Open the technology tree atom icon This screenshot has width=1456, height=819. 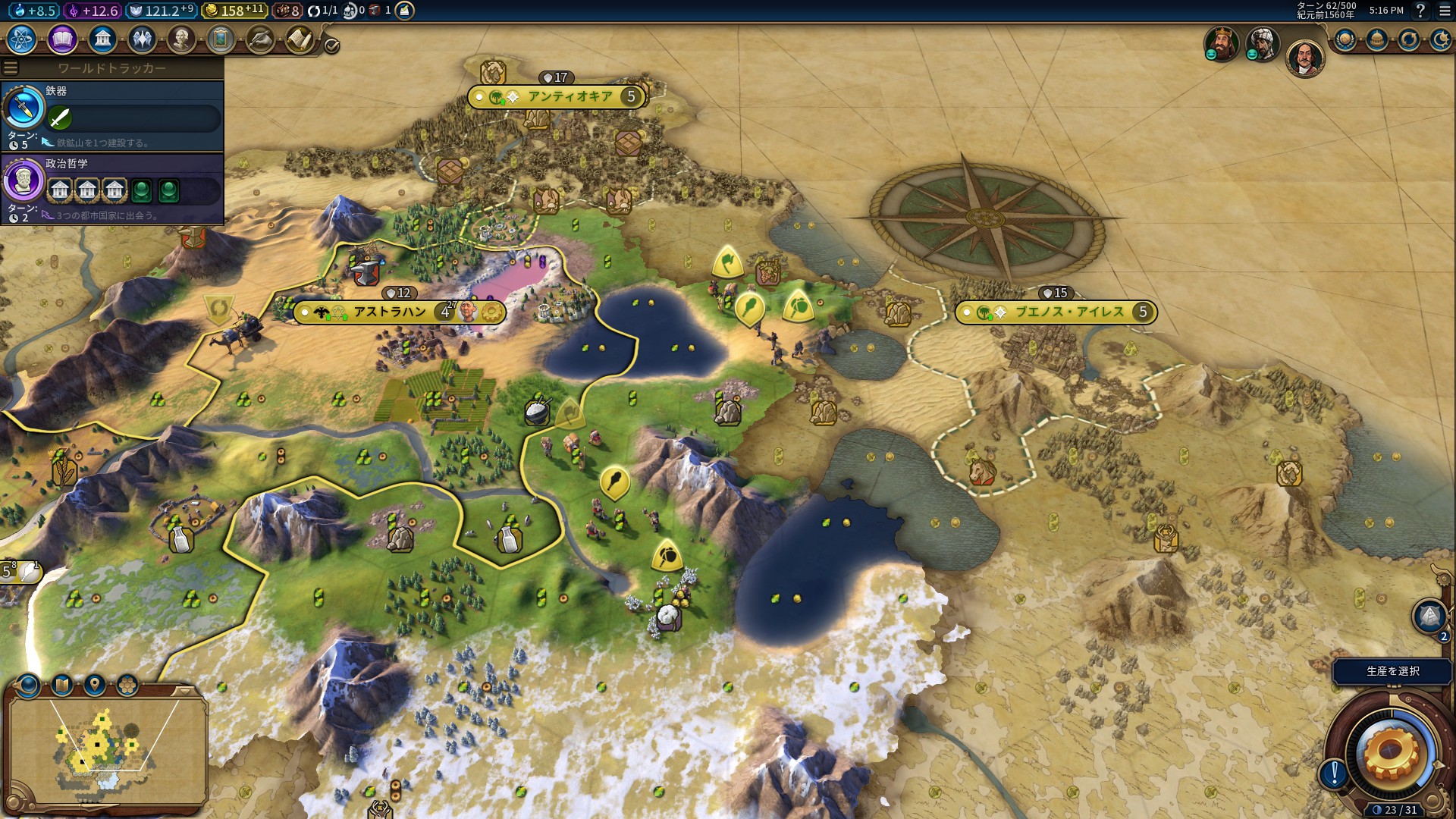click(x=22, y=39)
